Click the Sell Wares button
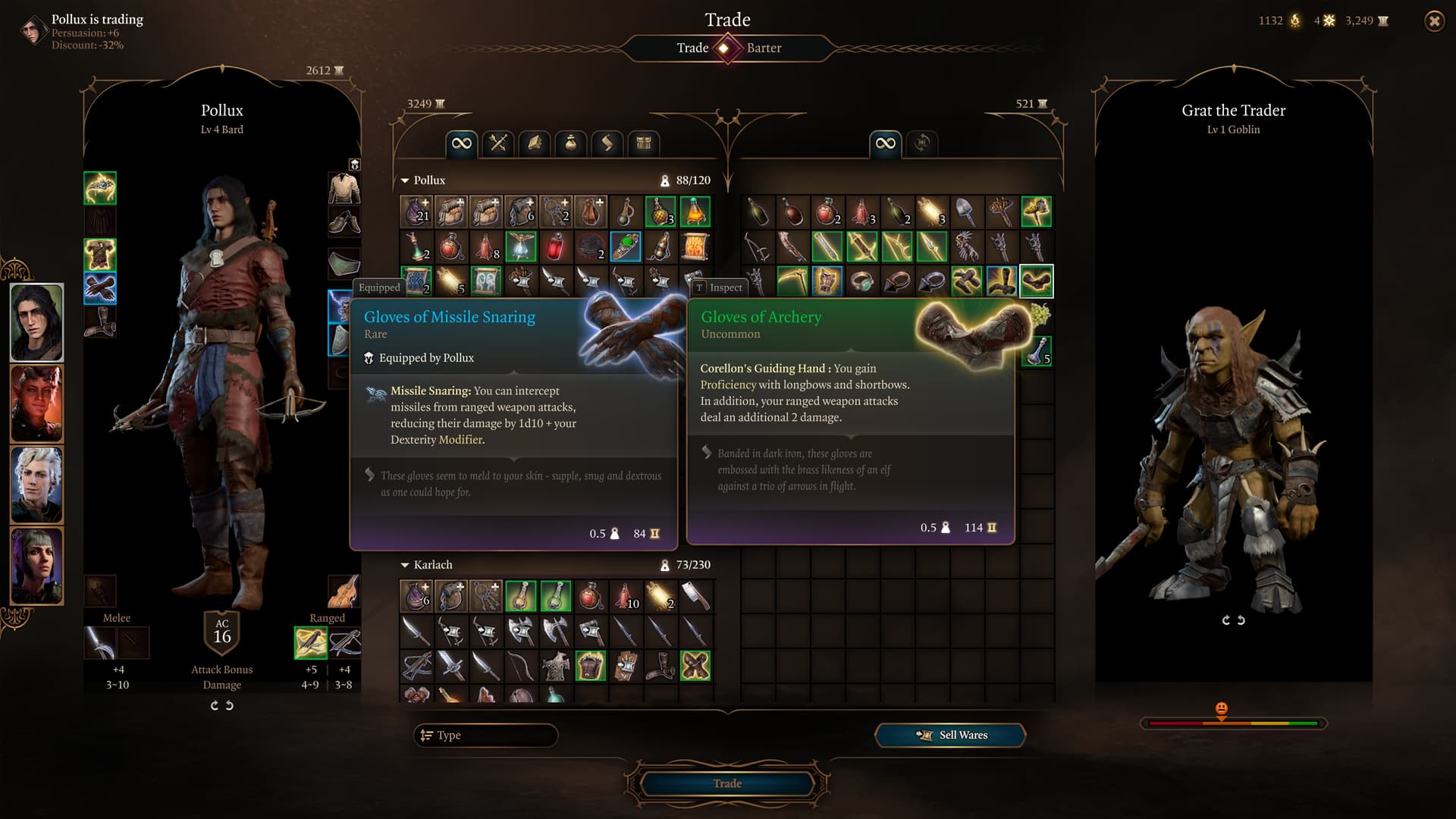The width and height of the screenshot is (1456, 819). (951, 735)
